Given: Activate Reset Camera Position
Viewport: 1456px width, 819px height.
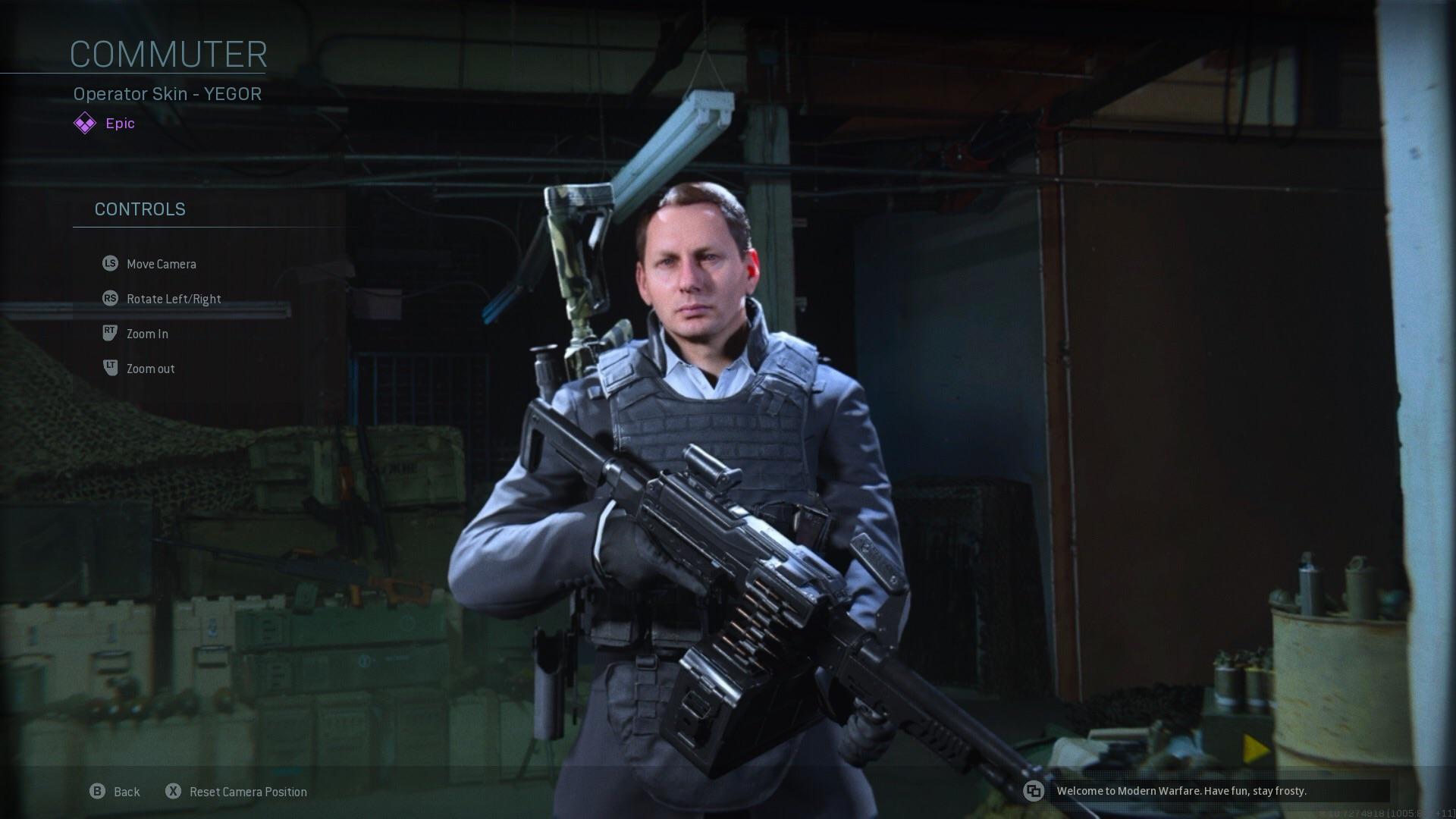Looking at the screenshot, I should tap(248, 791).
